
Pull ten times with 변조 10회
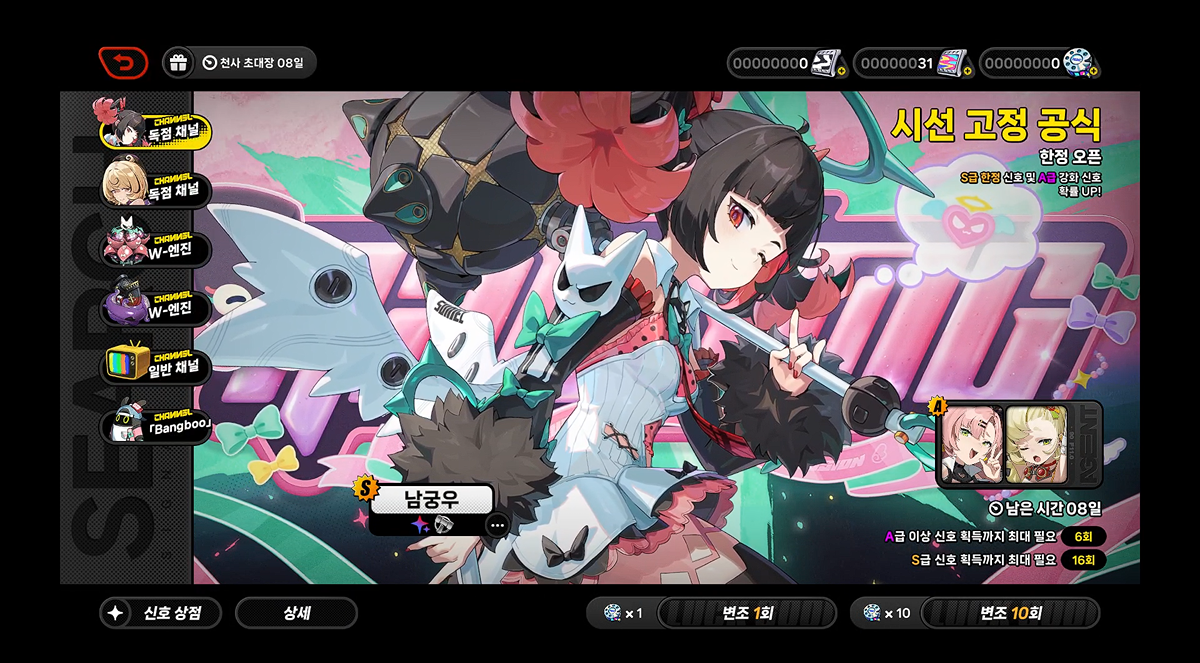click(x=1009, y=613)
